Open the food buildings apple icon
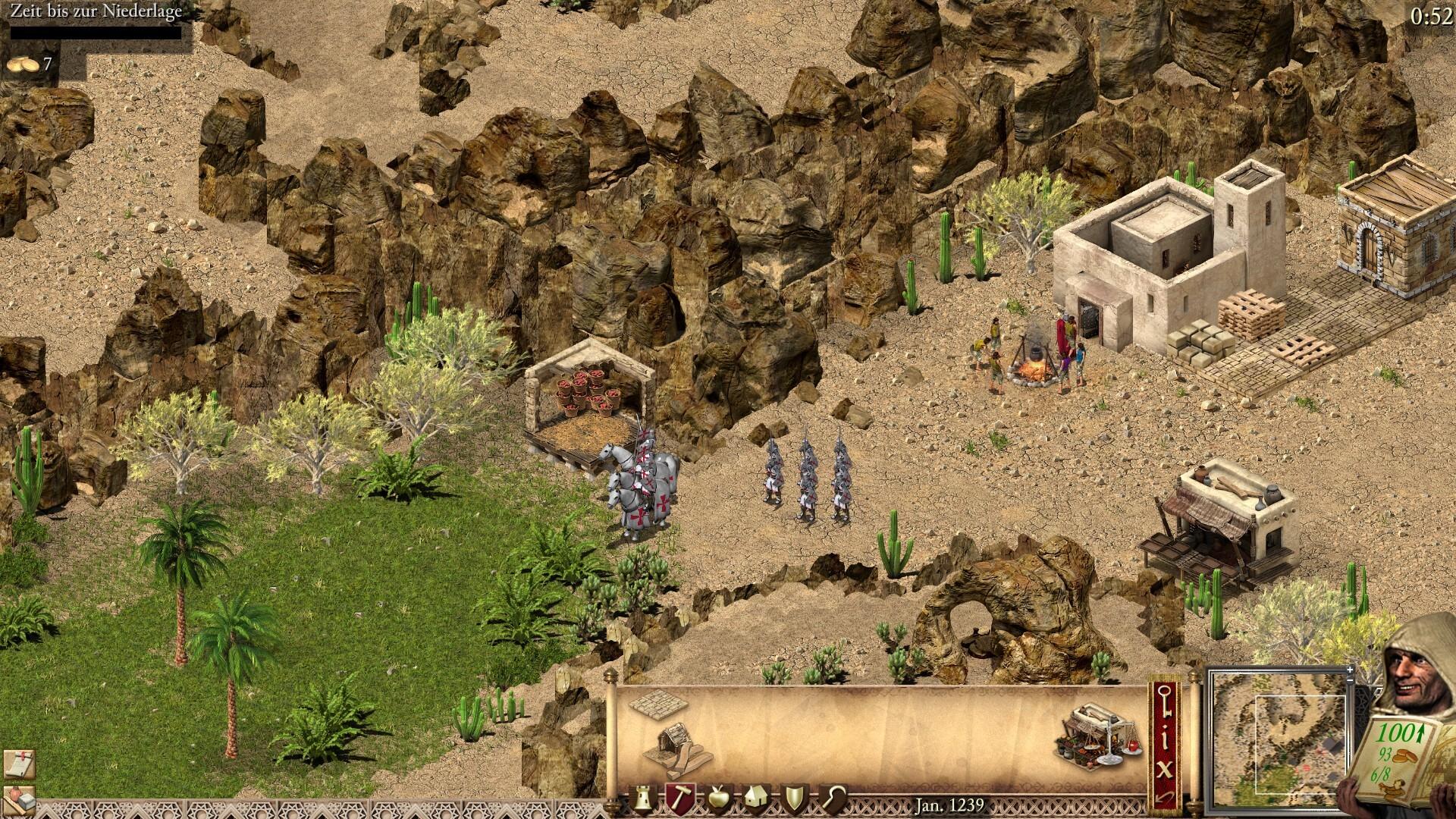Screen dimensions: 1456x819 [x=718, y=795]
